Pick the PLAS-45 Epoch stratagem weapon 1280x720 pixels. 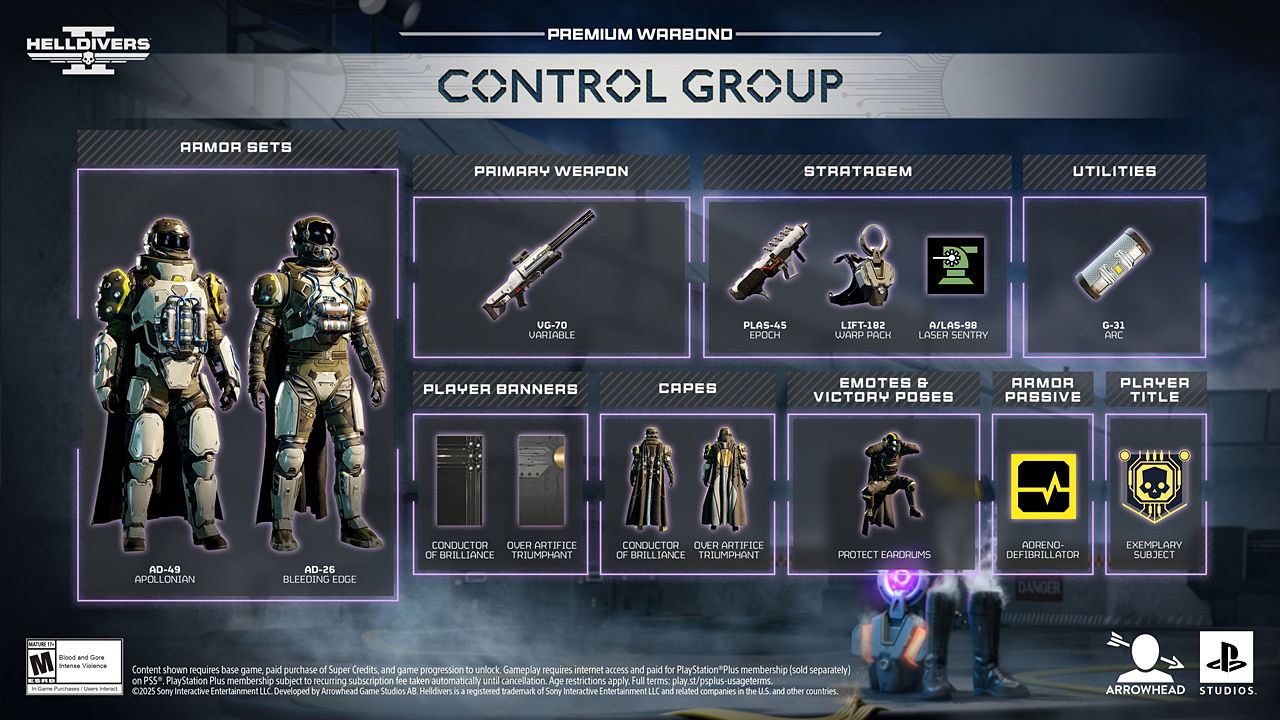[x=768, y=264]
